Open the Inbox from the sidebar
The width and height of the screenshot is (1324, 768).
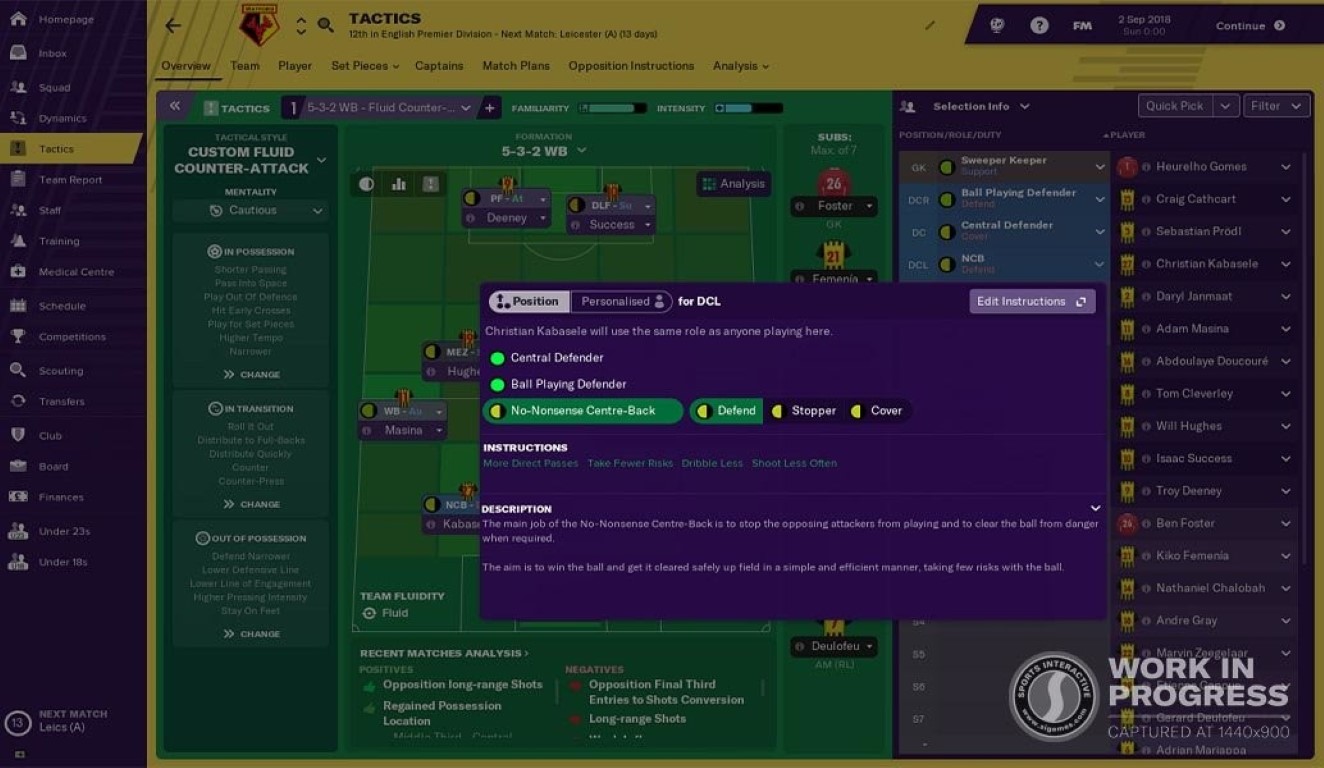52,53
